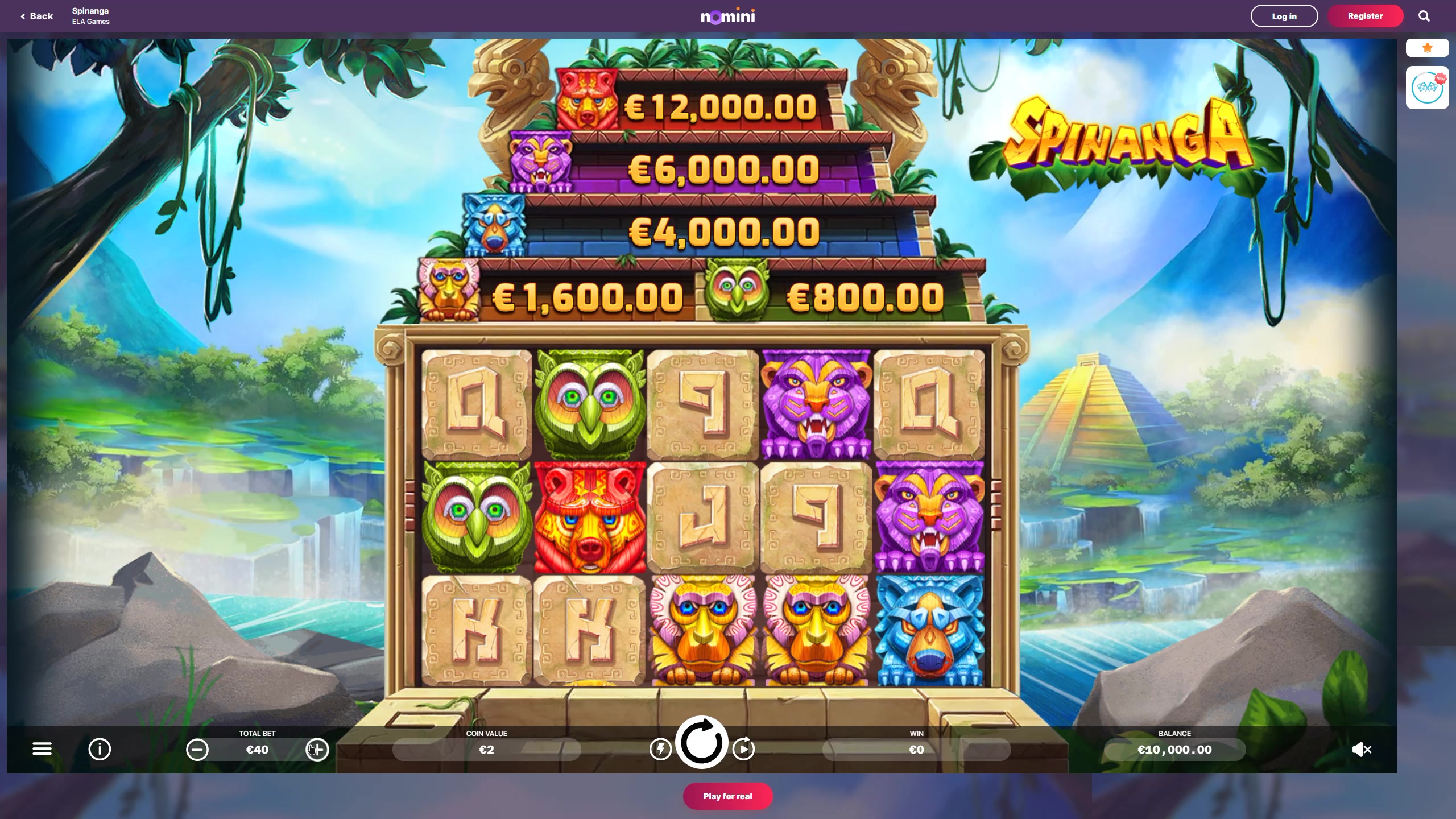Viewport: 1456px width, 819px height.
Task: Open the Log in form
Action: [1284, 16]
